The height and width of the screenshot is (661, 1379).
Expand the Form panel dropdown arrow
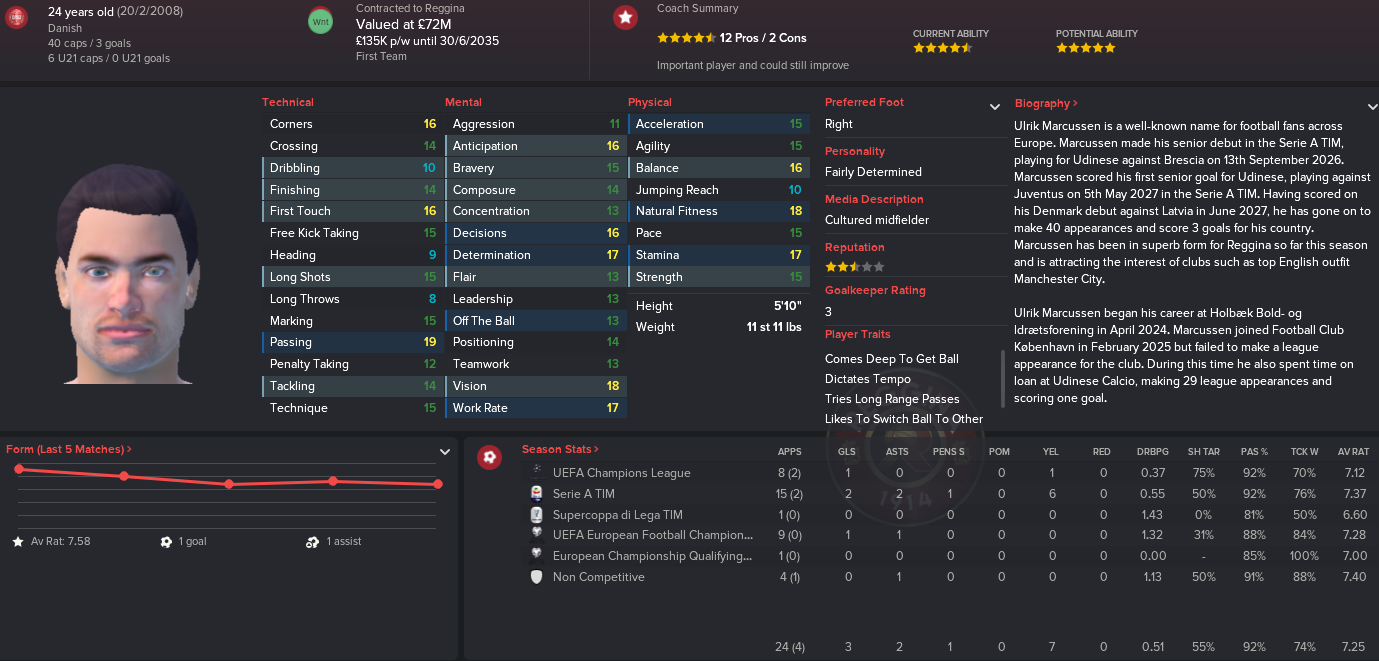coord(445,452)
